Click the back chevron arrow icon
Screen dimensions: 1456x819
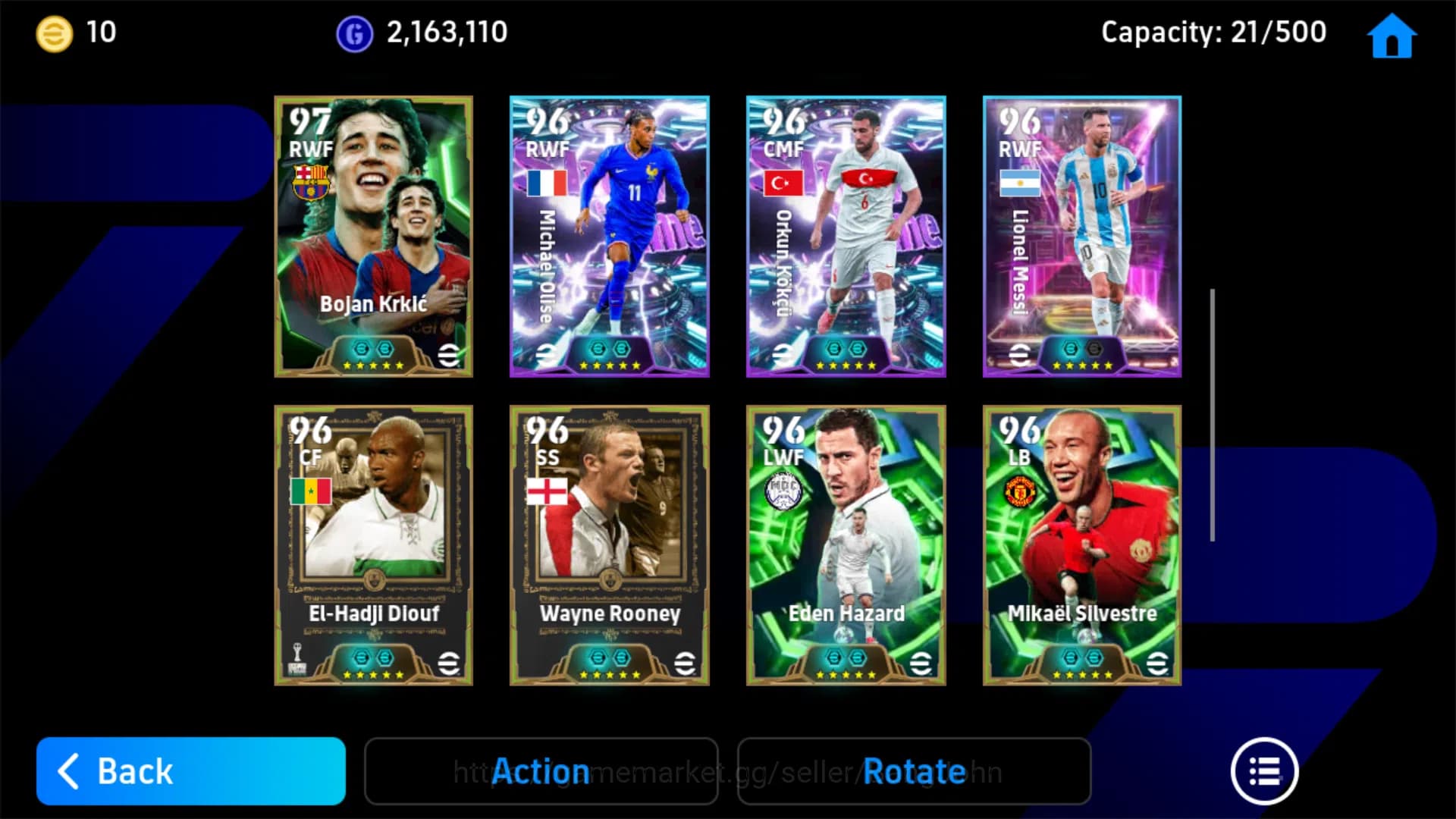[x=70, y=771]
